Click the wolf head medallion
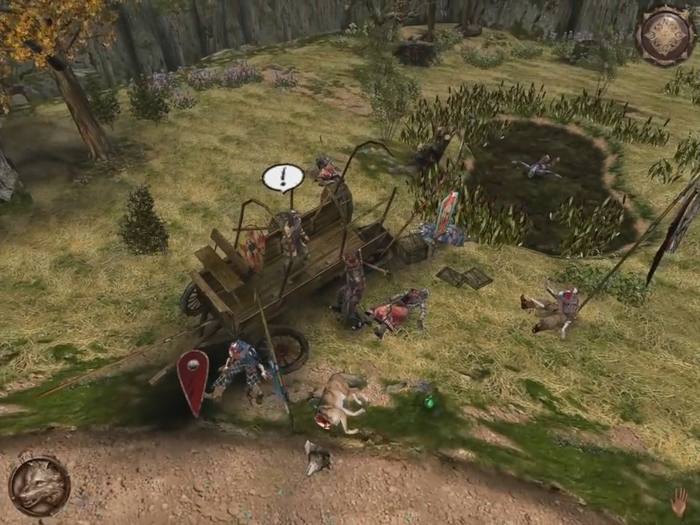The width and height of the screenshot is (700, 525). click(x=39, y=486)
